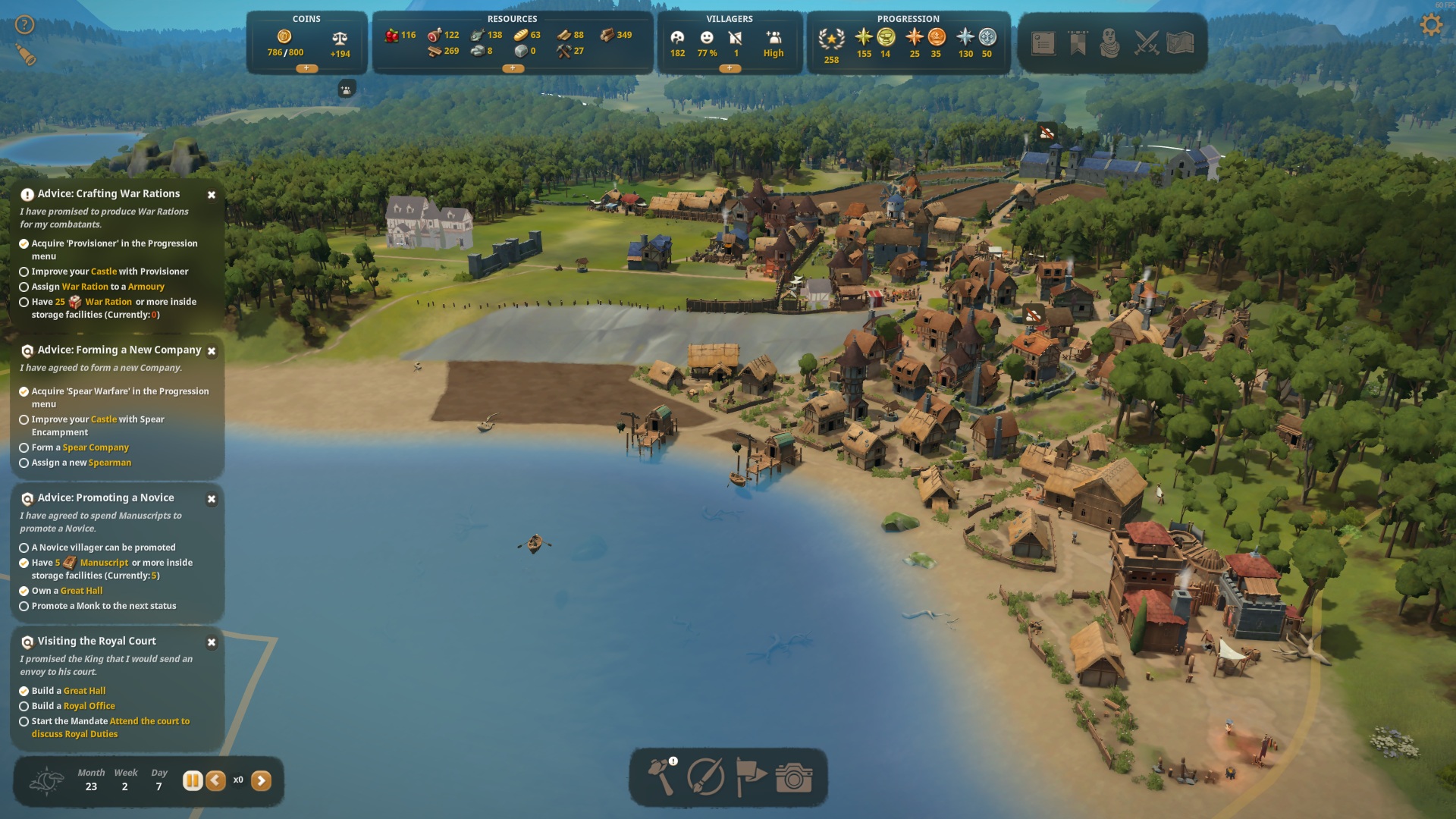Viewport: 1456px width, 819px height.
Task: Activate the camera photo mode
Action: (x=794, y=777)
